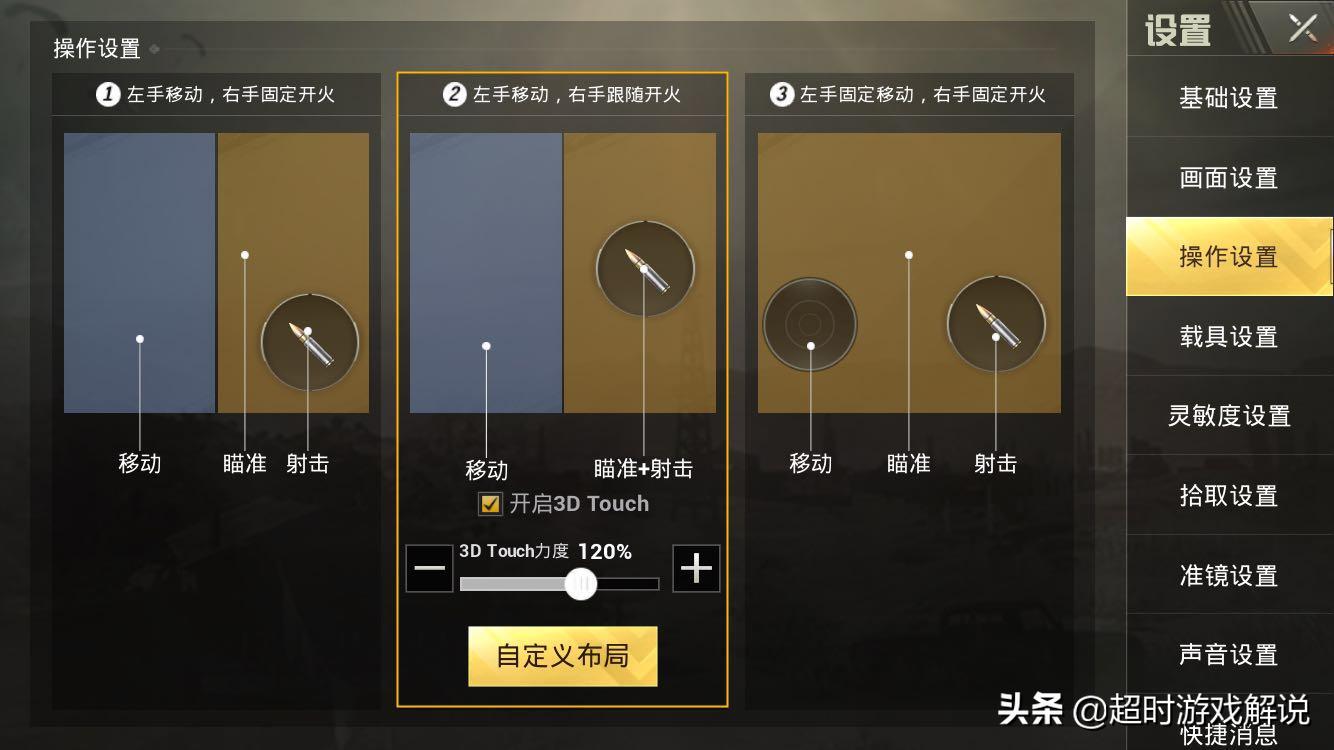Click the fire (射击) bullet icon in layout 1

(x=309, y=342)
